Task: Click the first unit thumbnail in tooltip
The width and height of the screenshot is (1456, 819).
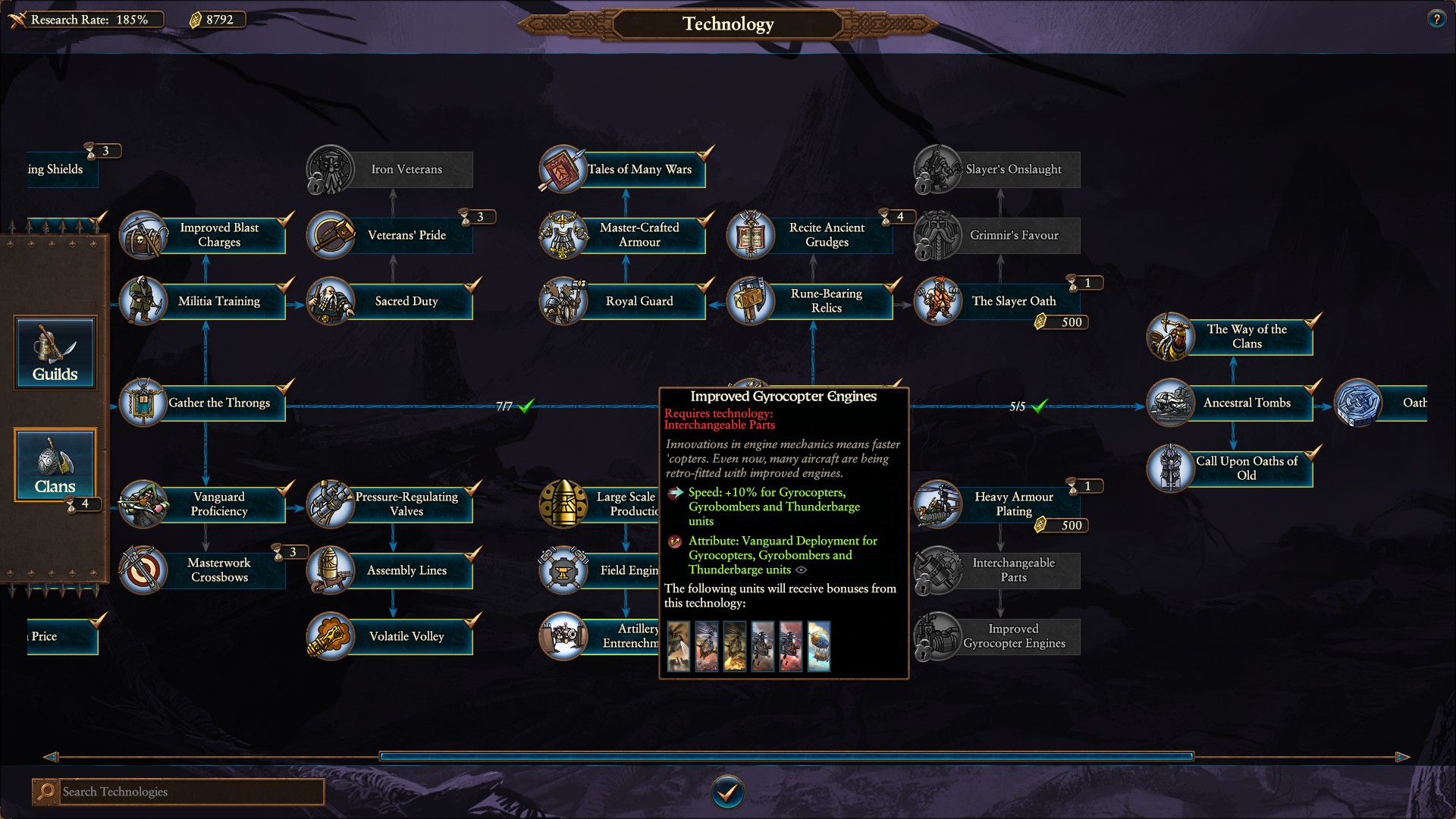Action: click(x=679, y=647)
